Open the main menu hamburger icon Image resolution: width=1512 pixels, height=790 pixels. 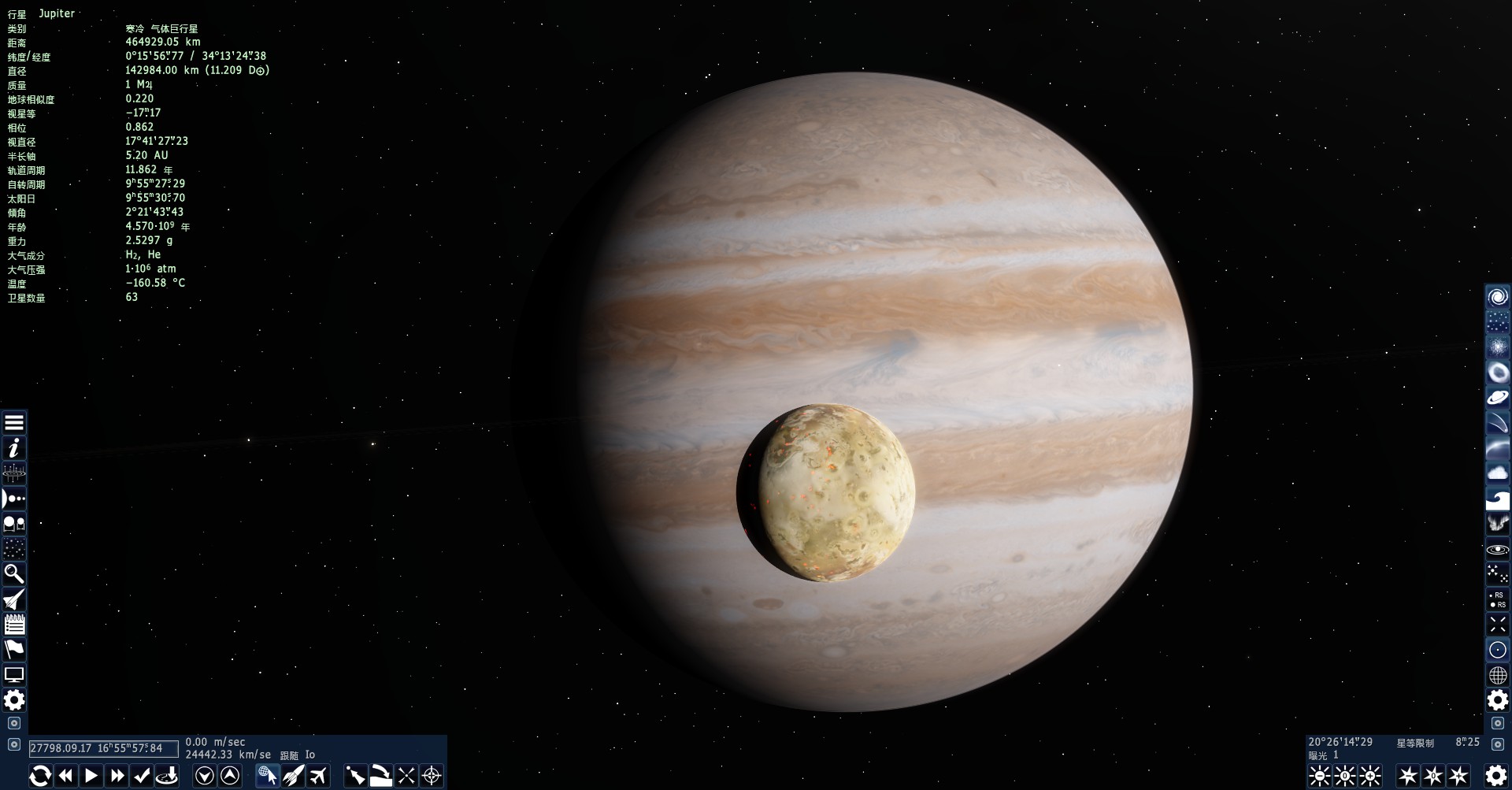(x=14, y=423)
